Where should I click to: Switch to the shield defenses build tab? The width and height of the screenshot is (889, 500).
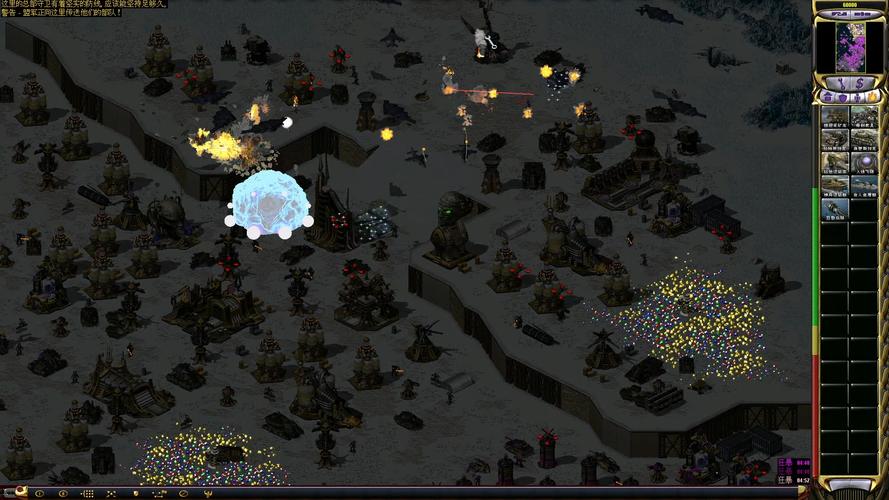[x=841, y=97]
